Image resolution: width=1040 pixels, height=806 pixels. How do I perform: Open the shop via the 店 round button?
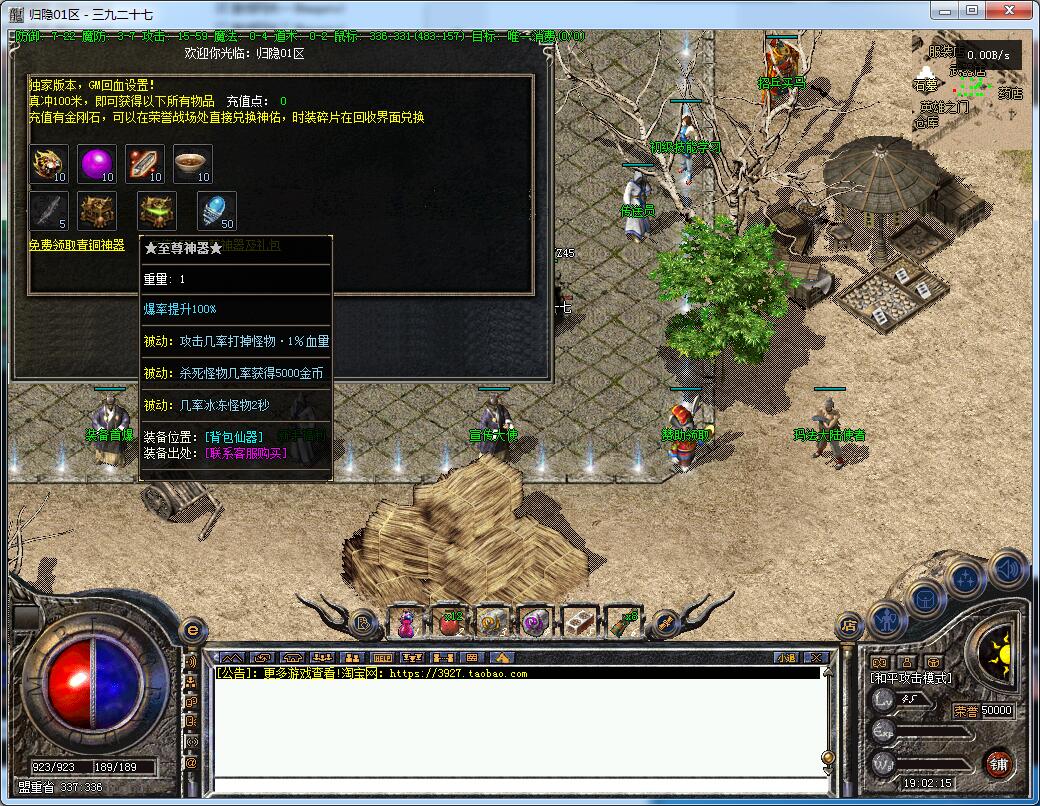pos(849,627)
